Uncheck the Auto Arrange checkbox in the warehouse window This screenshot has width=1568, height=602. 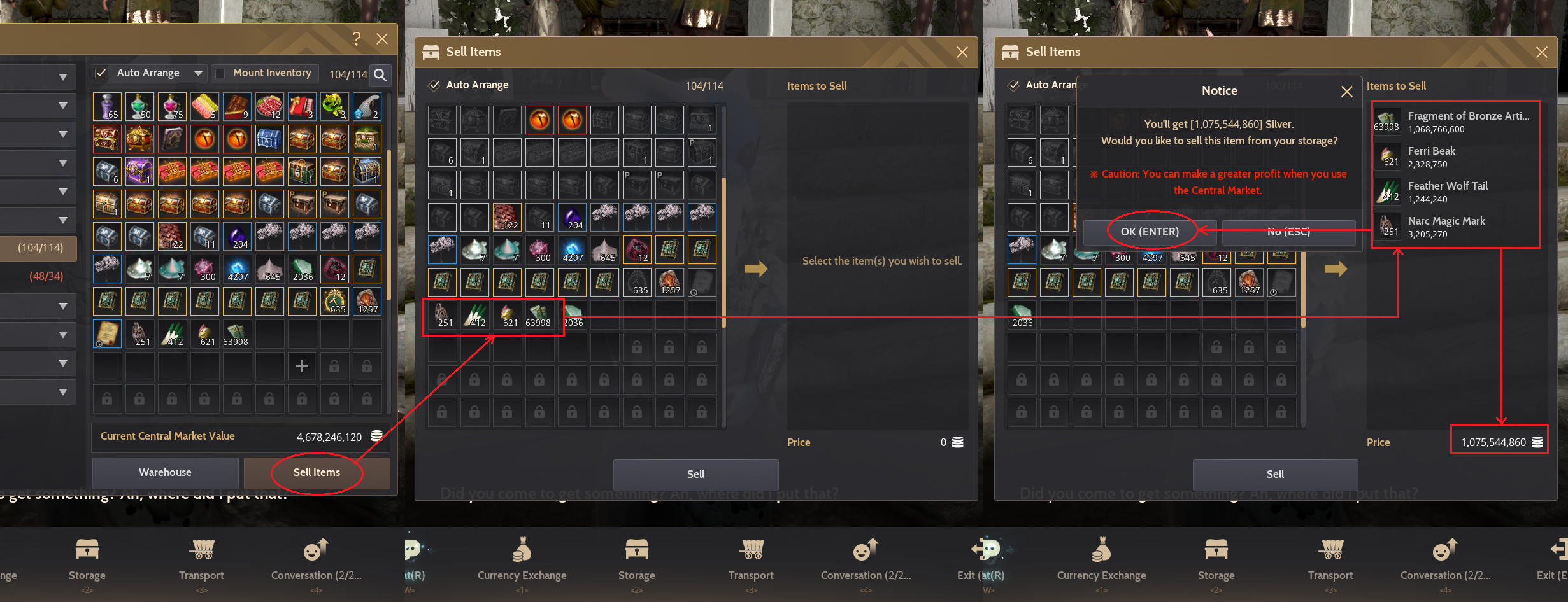click(x=100, y=73)
